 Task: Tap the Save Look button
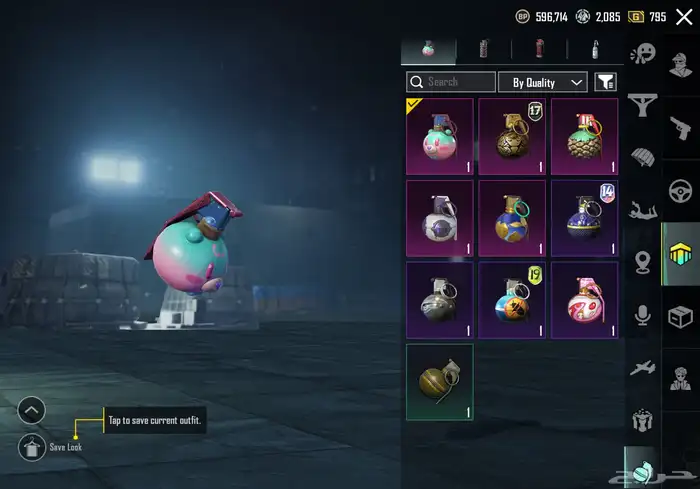tap(32, 447)
